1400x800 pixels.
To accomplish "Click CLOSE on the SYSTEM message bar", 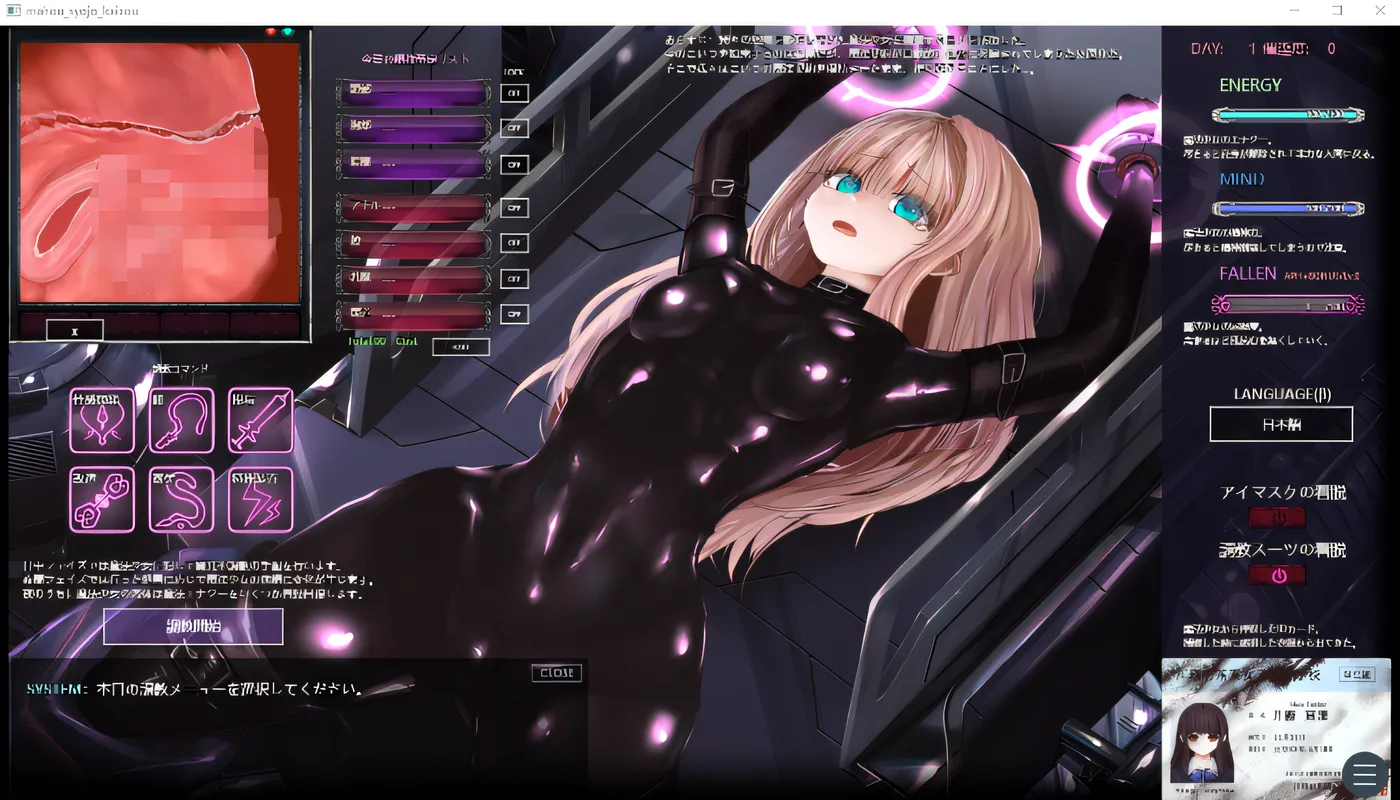I will point(556,672).
